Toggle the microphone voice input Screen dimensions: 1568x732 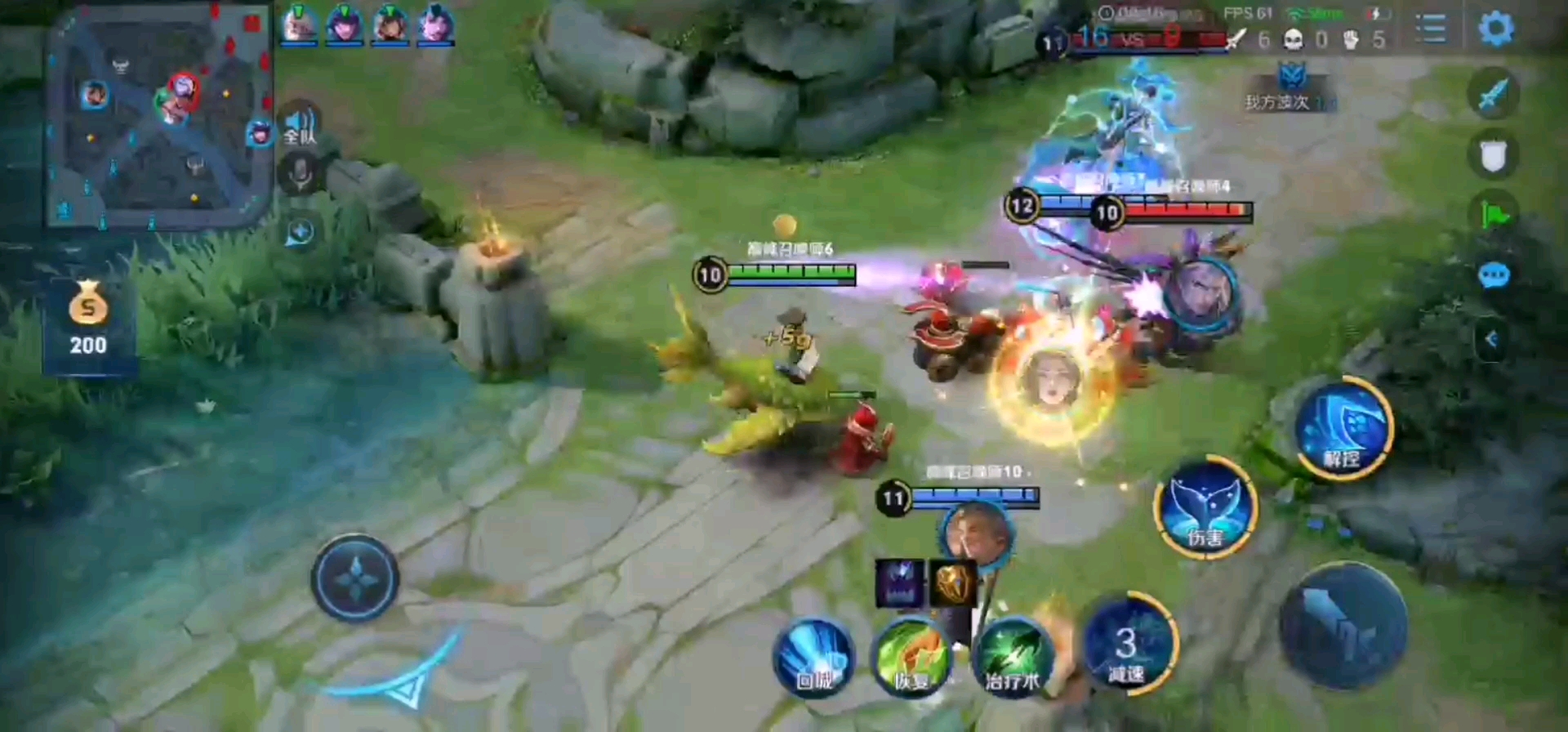click(x=300, y=173)
